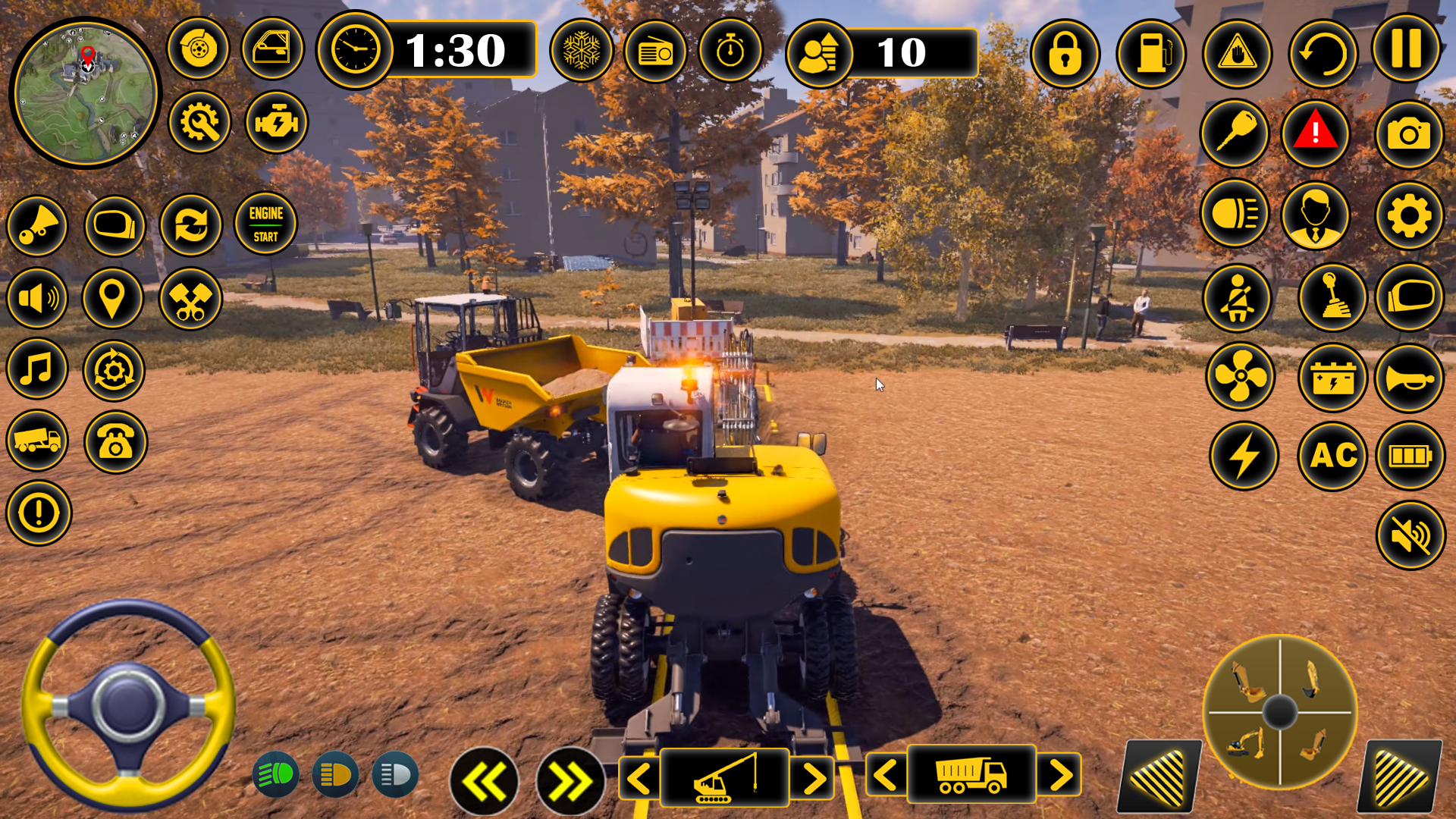Take a screenshot with the camera icon

(1408, 135)
